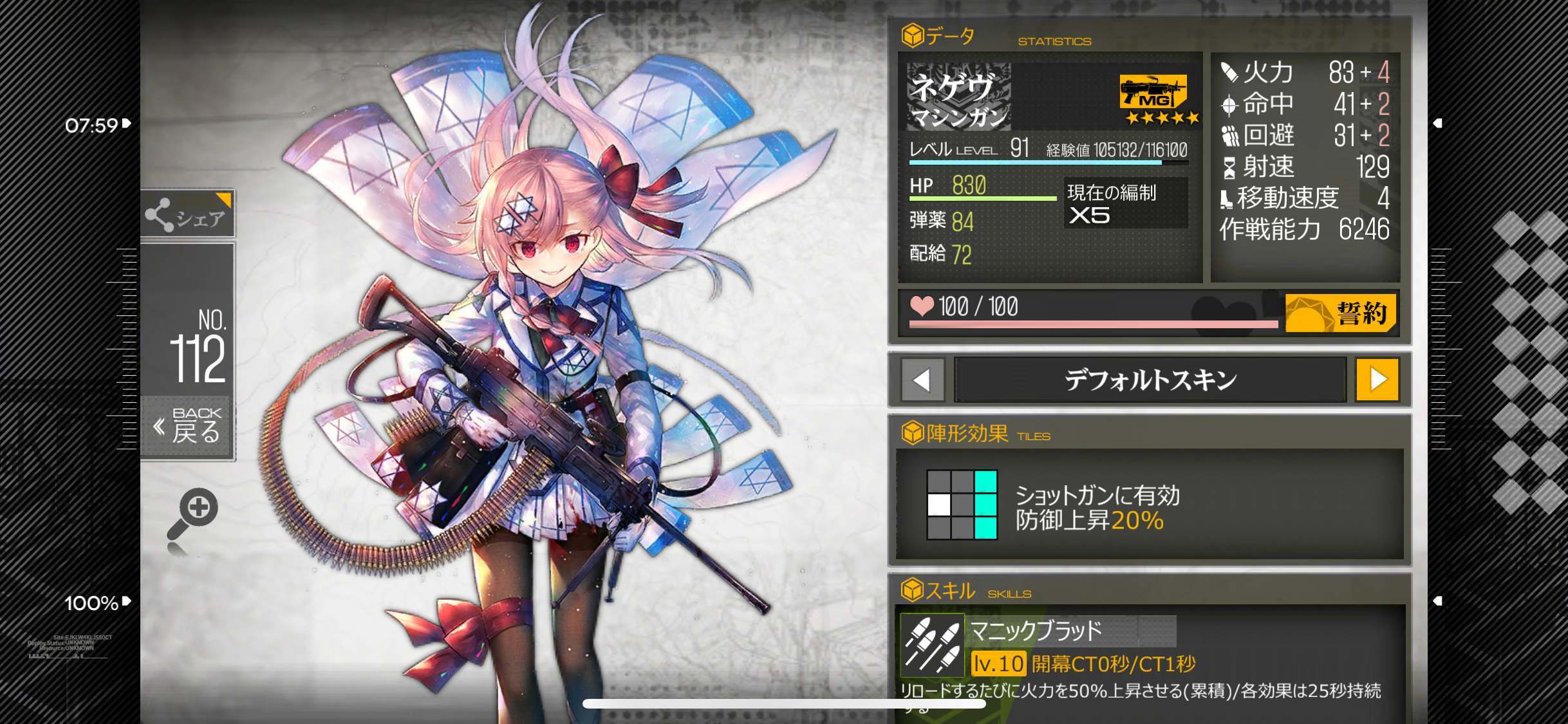
Task: Open the magnifier zoom view
Action: tap(193, 514)
